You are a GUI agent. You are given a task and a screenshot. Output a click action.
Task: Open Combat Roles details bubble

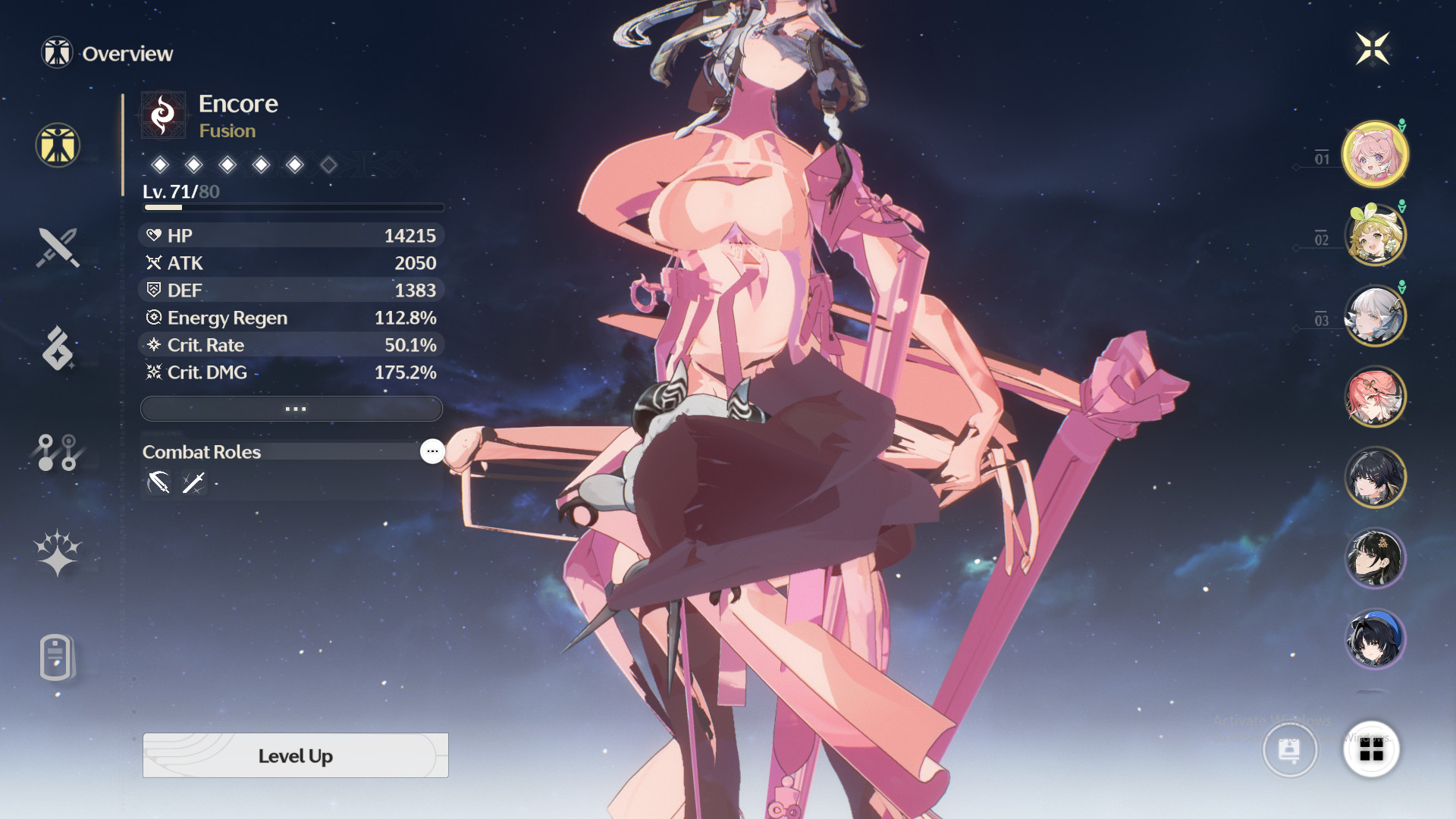coord(432,451)
